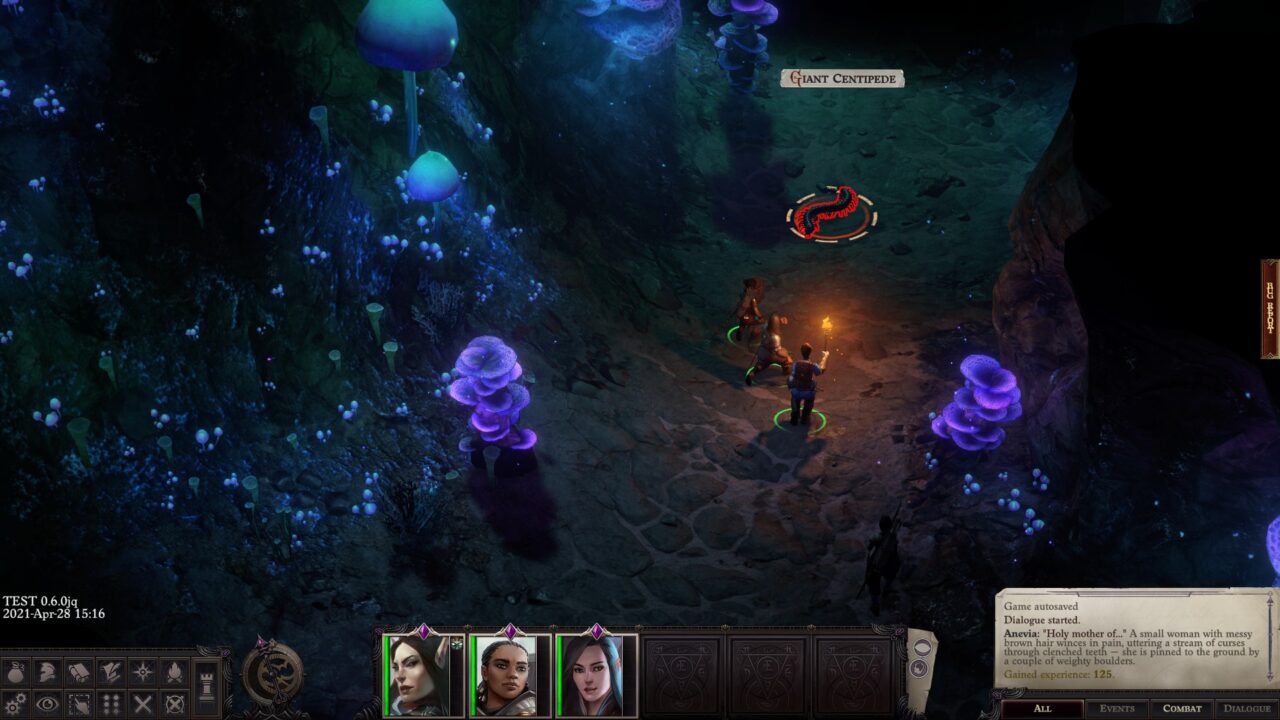Click the select-all party hand icon
The height and width of the screenshot is (720, 1280).
click(x=79, y=704)
